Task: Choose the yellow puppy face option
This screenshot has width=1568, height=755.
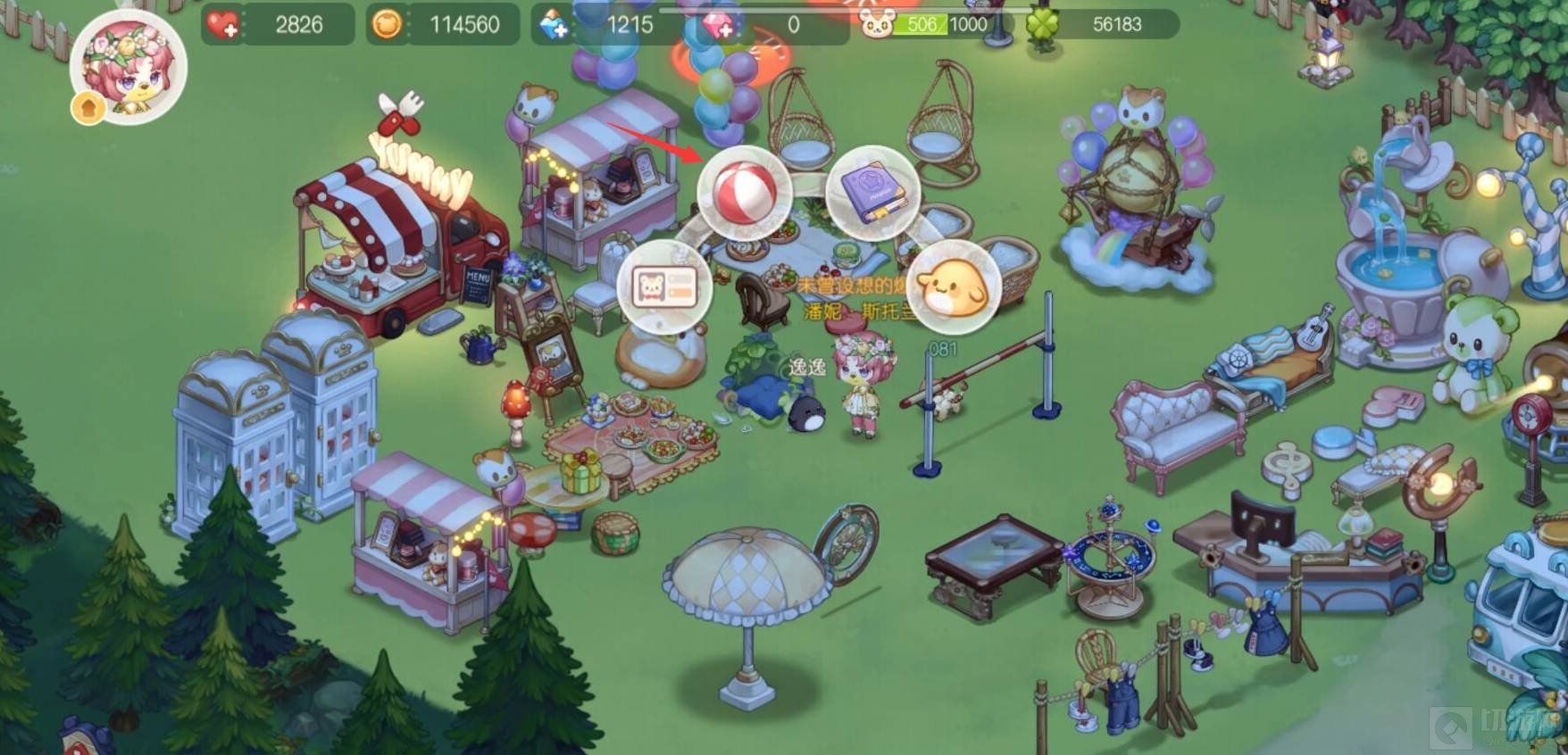Action: tap(953, 286)
